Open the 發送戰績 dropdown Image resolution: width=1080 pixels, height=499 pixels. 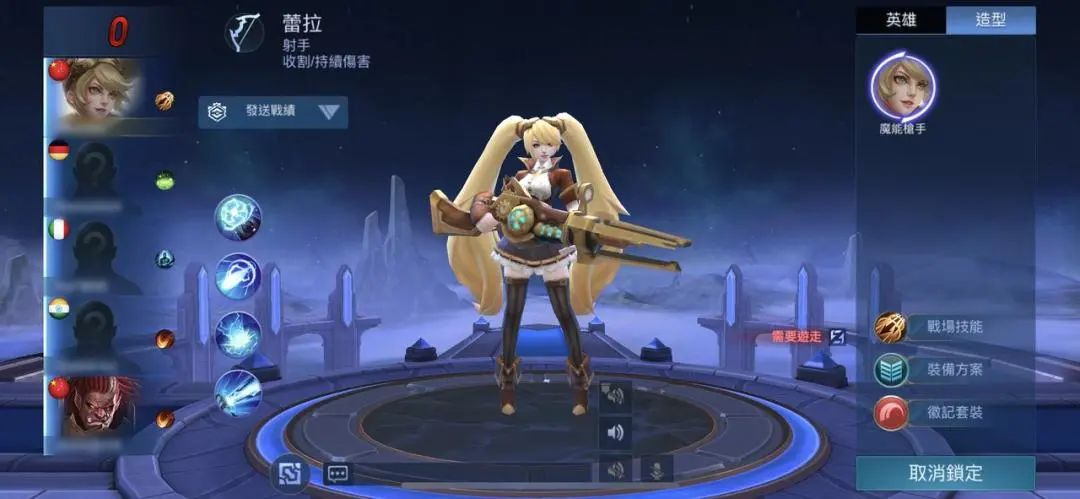point(273,112)
